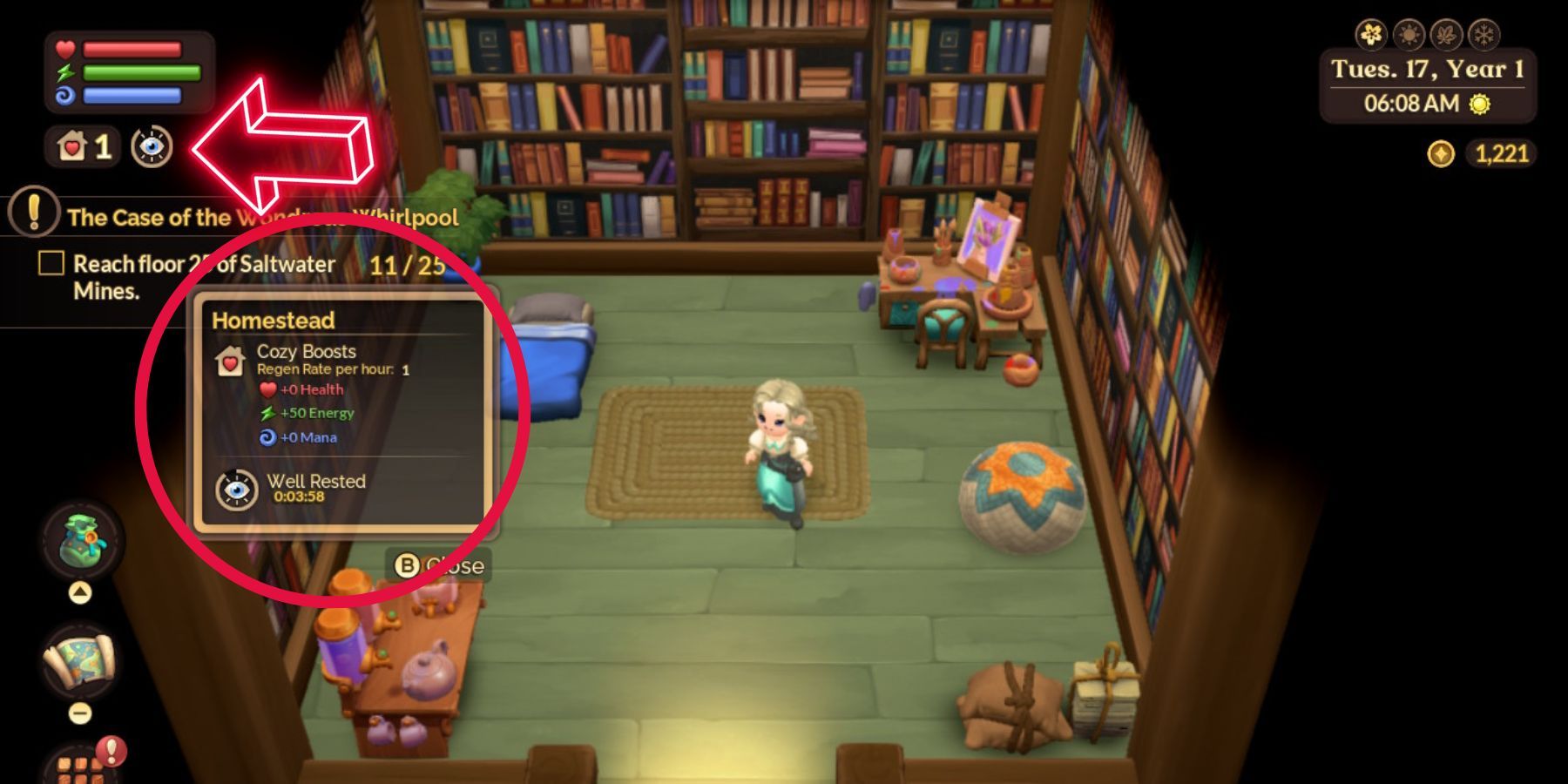
Task: Select the Case of the Wondrous Whirlpool quest title
Action: (261, 218)
